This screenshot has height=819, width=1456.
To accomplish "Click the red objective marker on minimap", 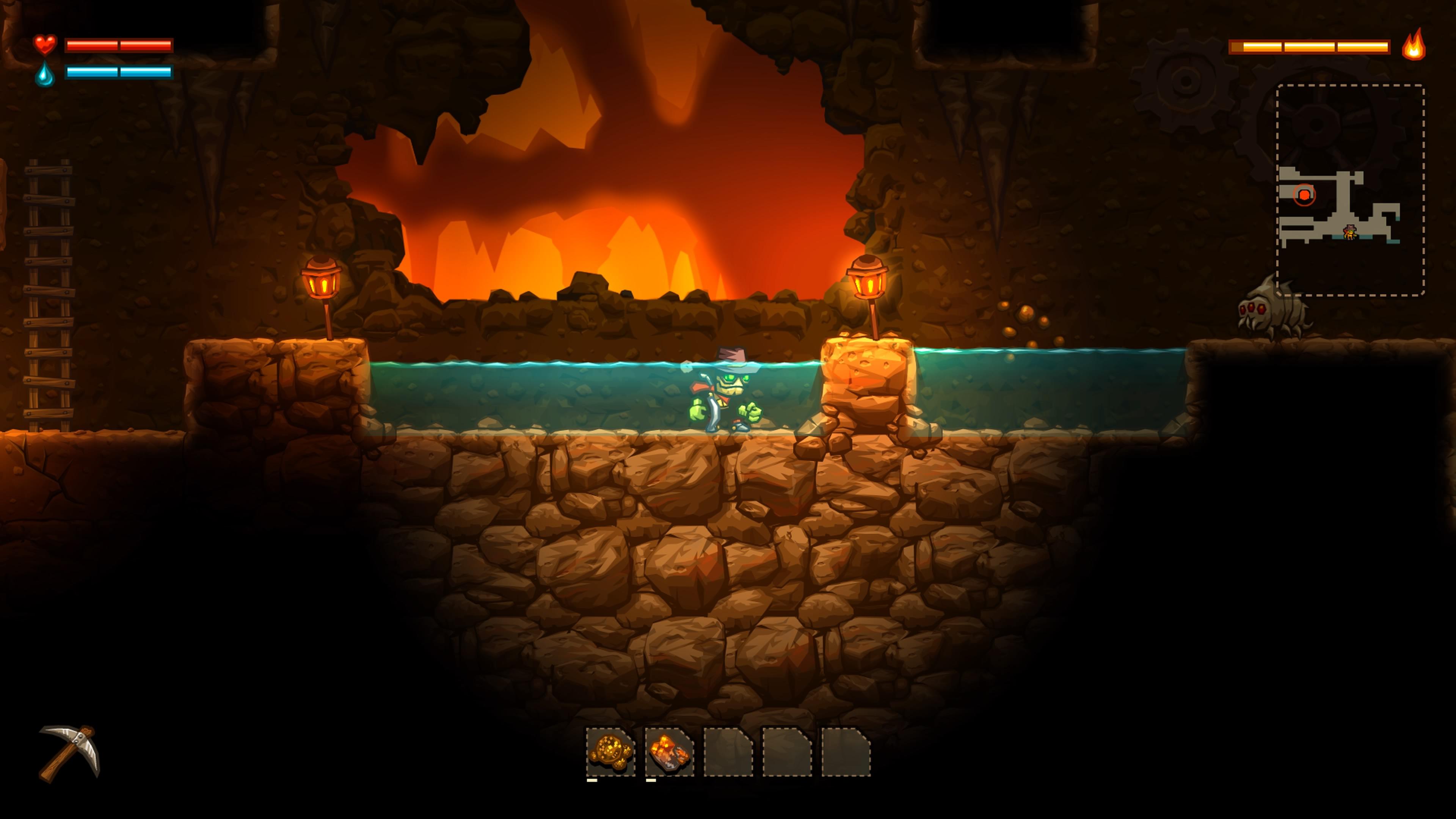I will click(1304, 195).
